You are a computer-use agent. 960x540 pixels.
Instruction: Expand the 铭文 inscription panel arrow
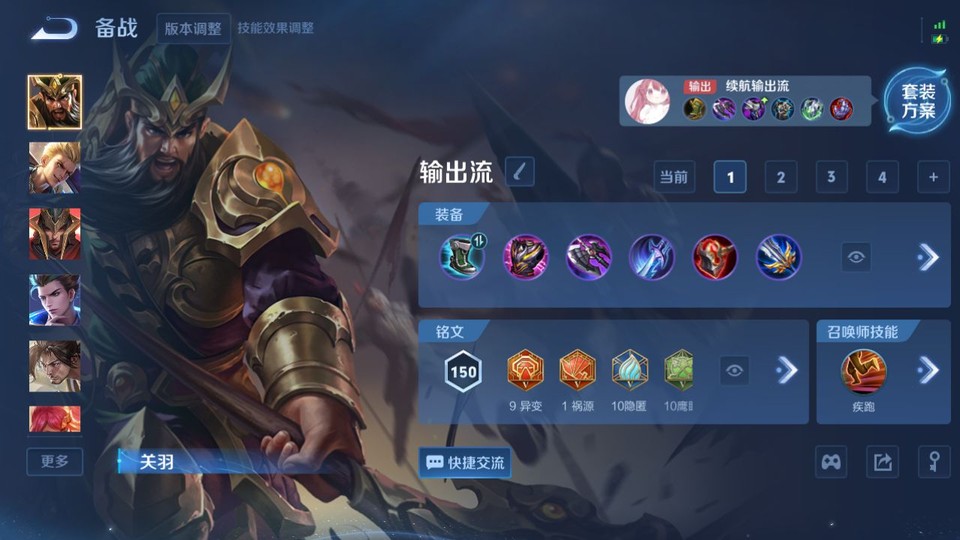pos(787,370)
